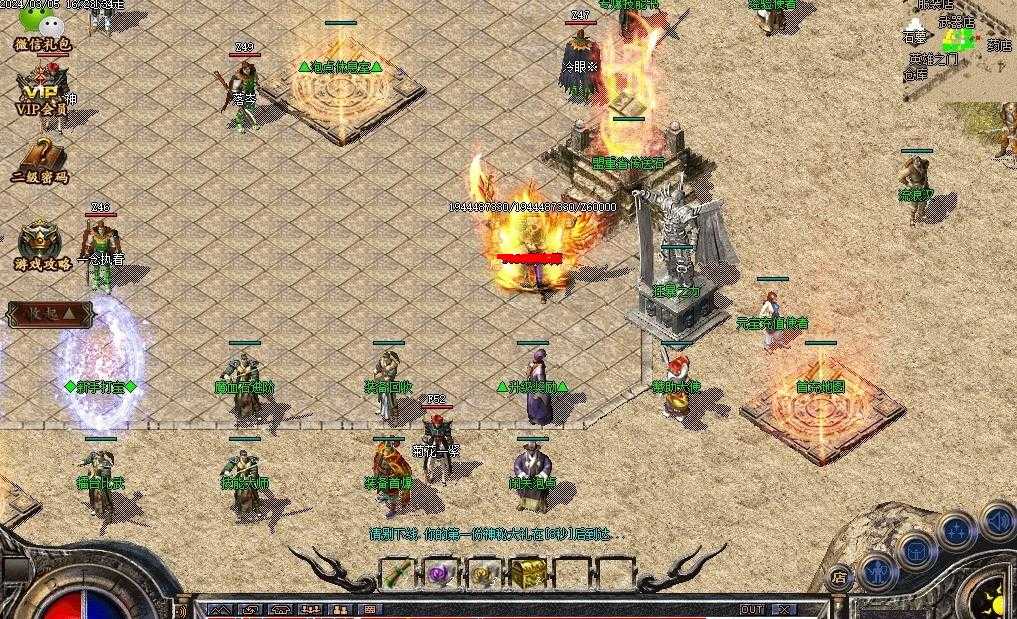
Task: Select the golden ring hotbar slot
Action: point(484,574)
